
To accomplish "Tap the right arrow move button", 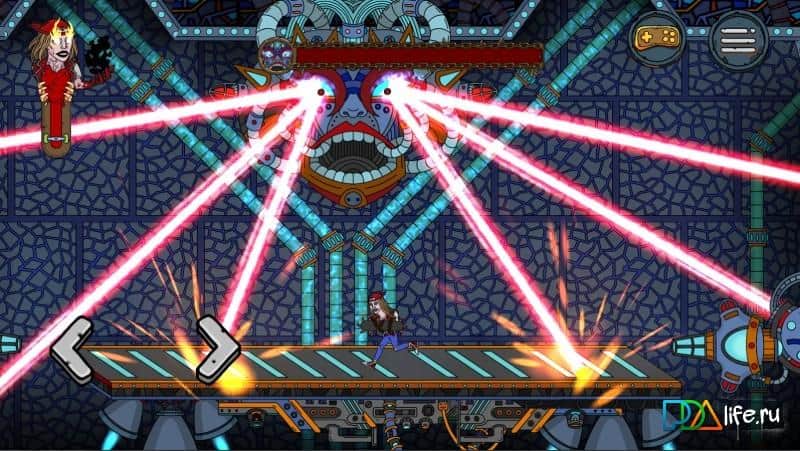I will (218, 349).
